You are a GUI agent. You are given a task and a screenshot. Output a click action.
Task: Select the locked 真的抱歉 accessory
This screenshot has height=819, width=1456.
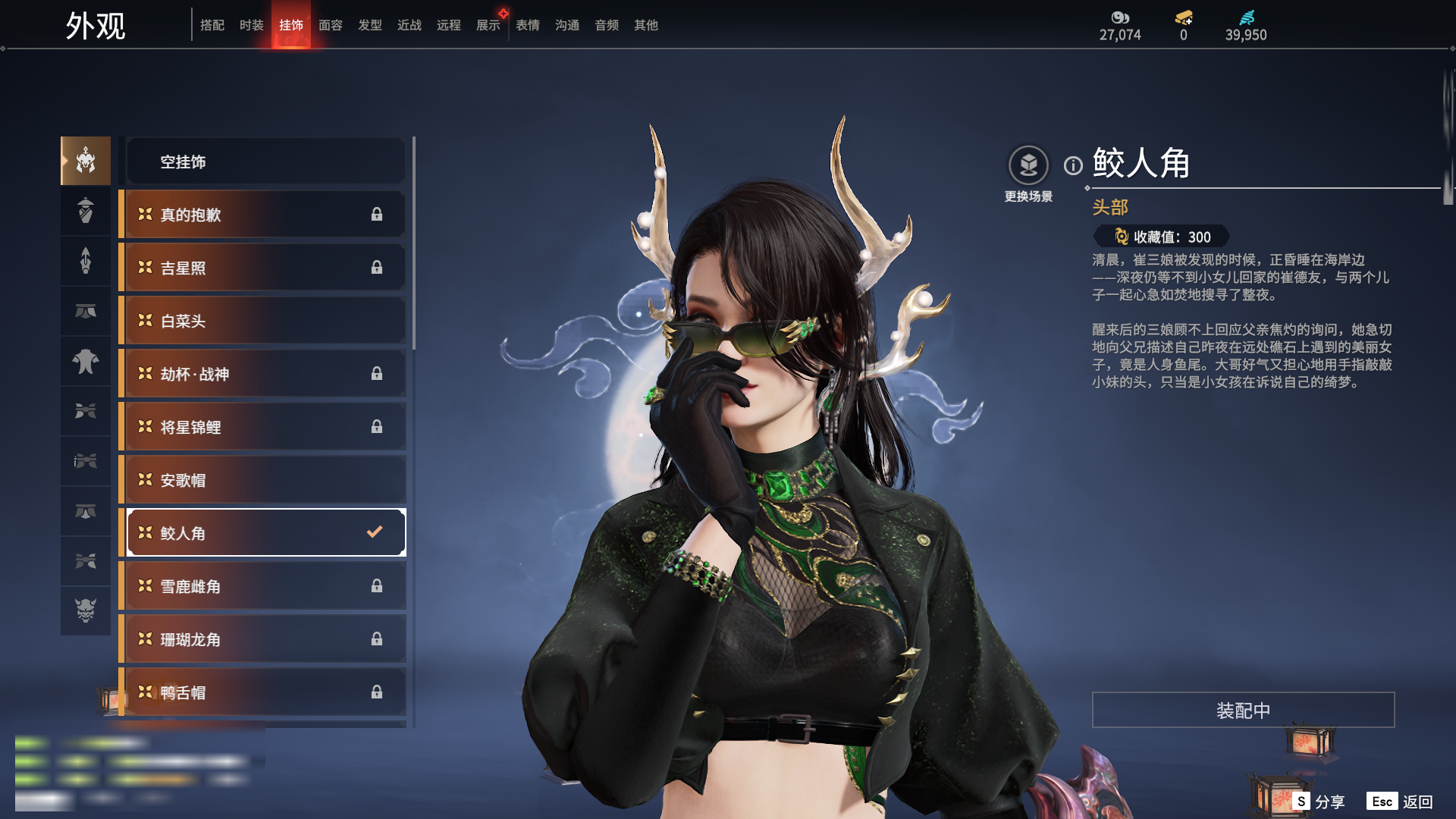tap(265, 215)
